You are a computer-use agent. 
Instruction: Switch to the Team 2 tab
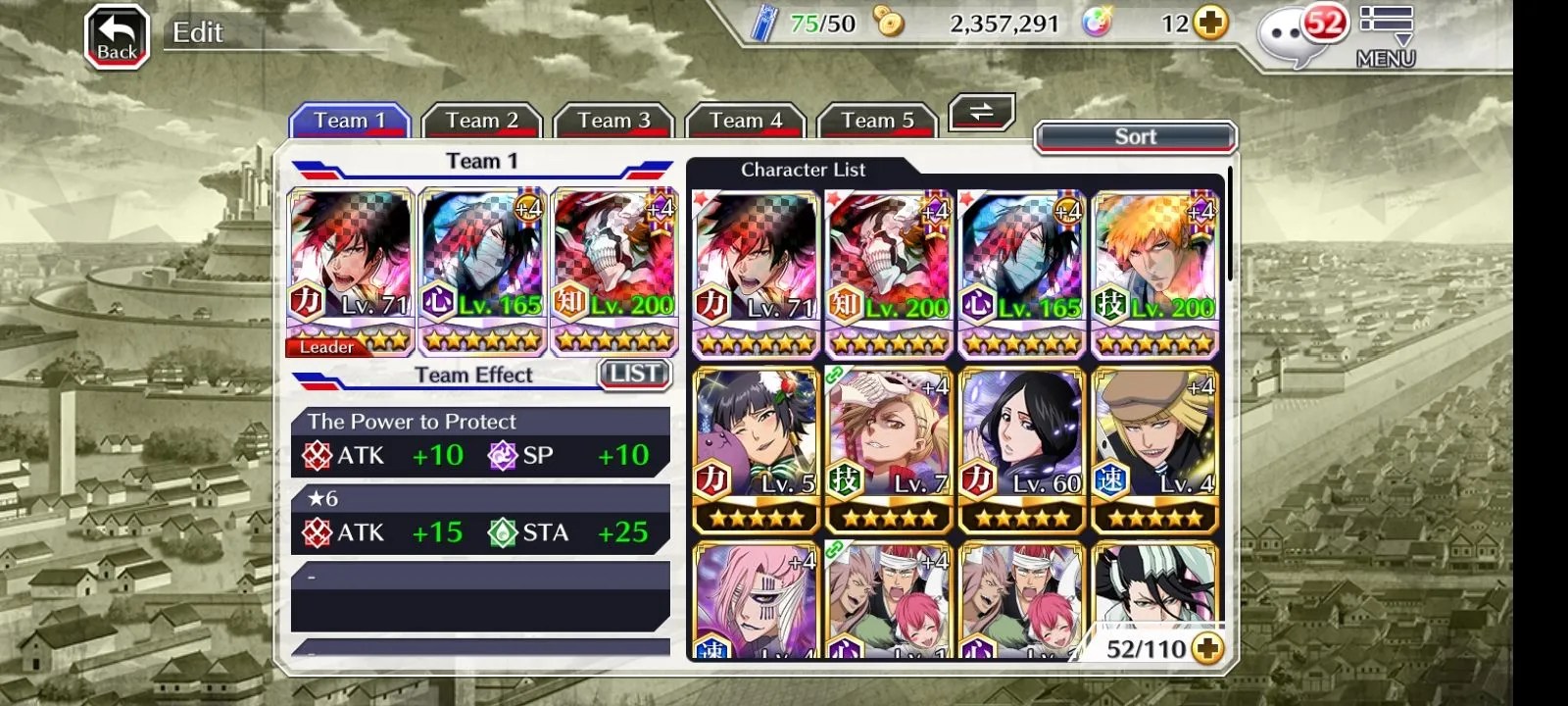(x=481, y=121)
